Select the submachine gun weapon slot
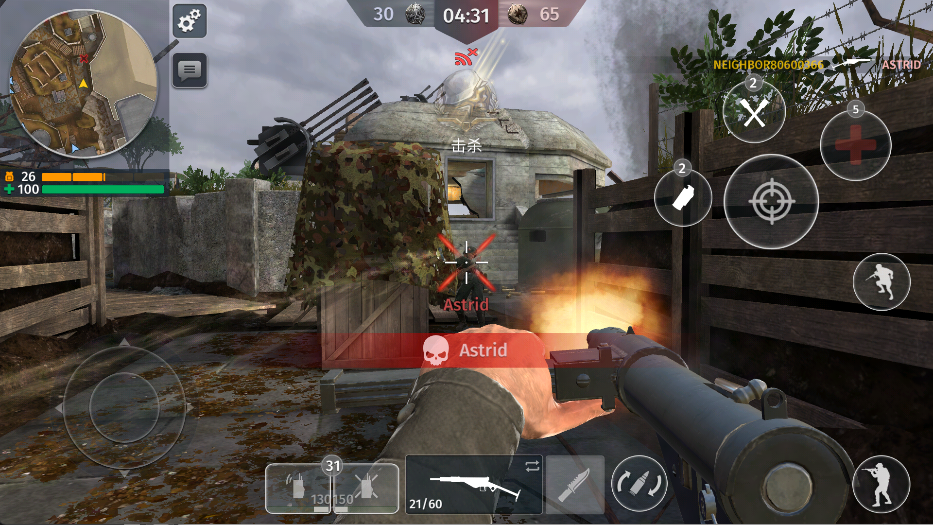933x525 pixels. click(474, 485)
